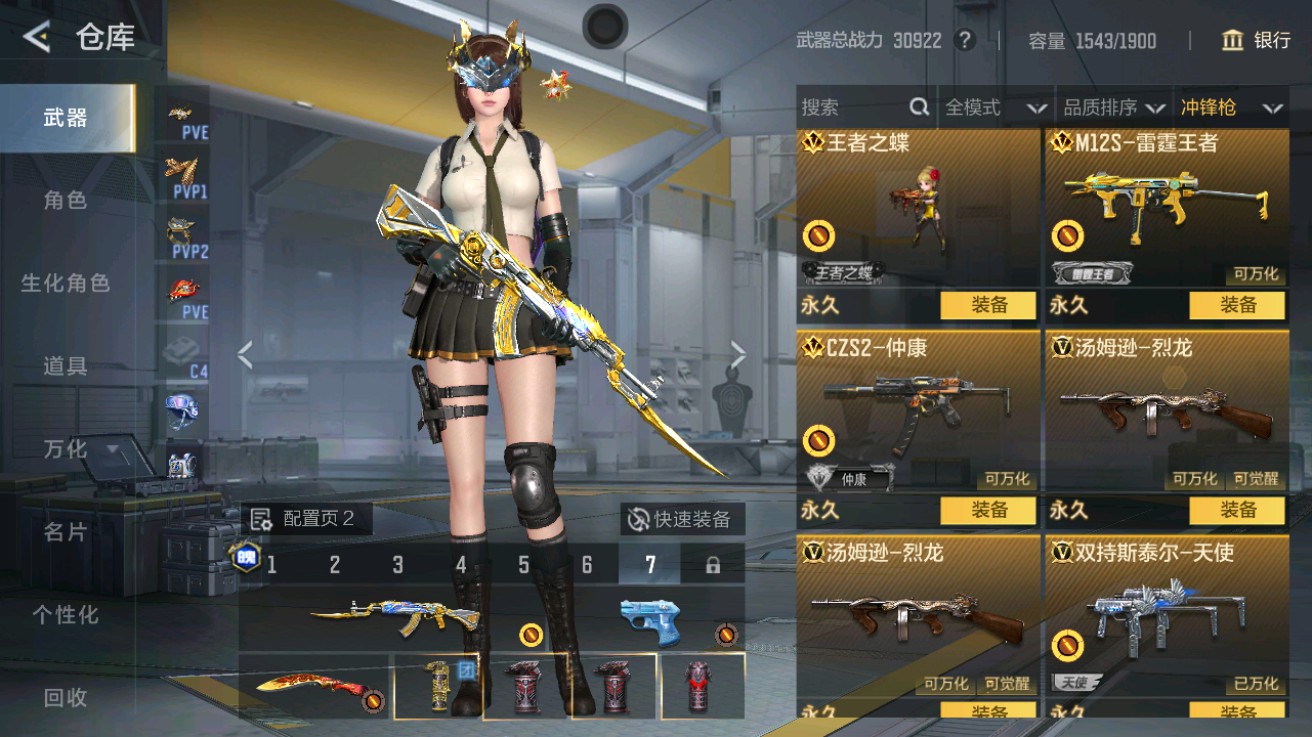Open the 个性化 section
Screen dimensions: 1312x737
click(64, 617)
